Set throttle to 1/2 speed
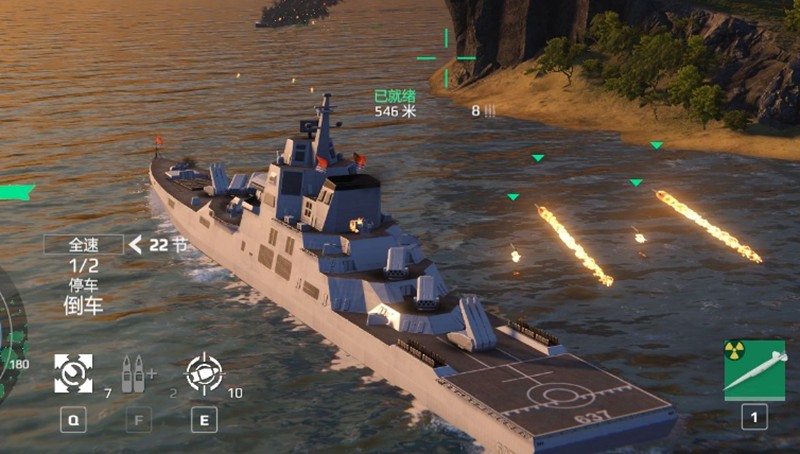800x454 pixels. point(84,265)
